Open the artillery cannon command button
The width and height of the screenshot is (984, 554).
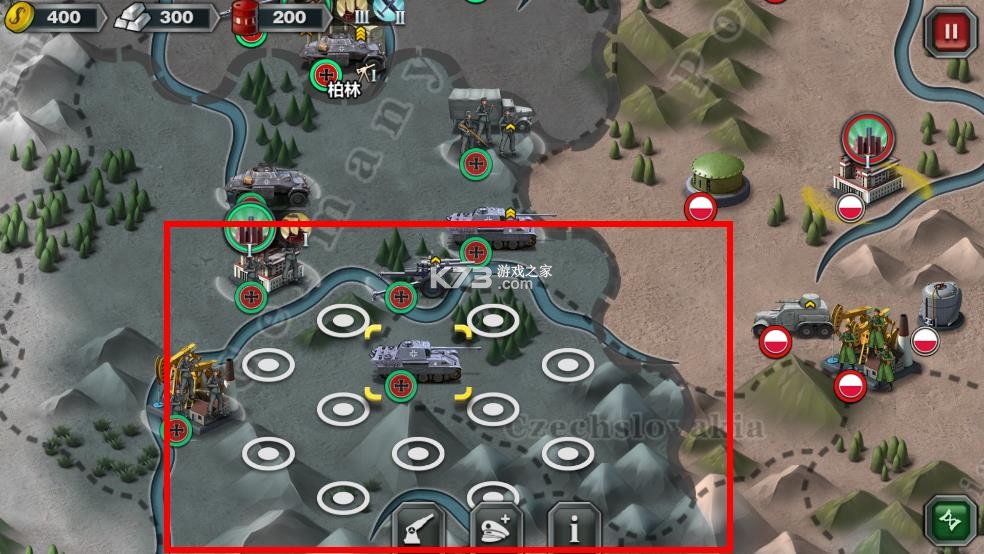tap(418, 527)
